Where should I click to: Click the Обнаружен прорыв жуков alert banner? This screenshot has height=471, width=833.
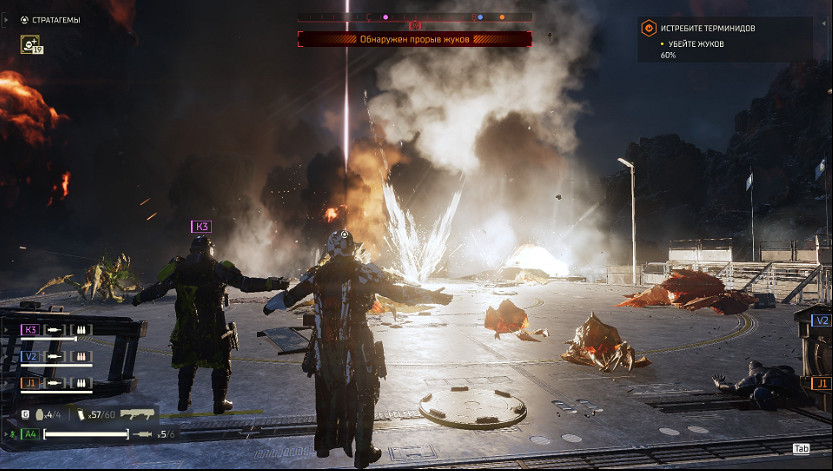414,39
